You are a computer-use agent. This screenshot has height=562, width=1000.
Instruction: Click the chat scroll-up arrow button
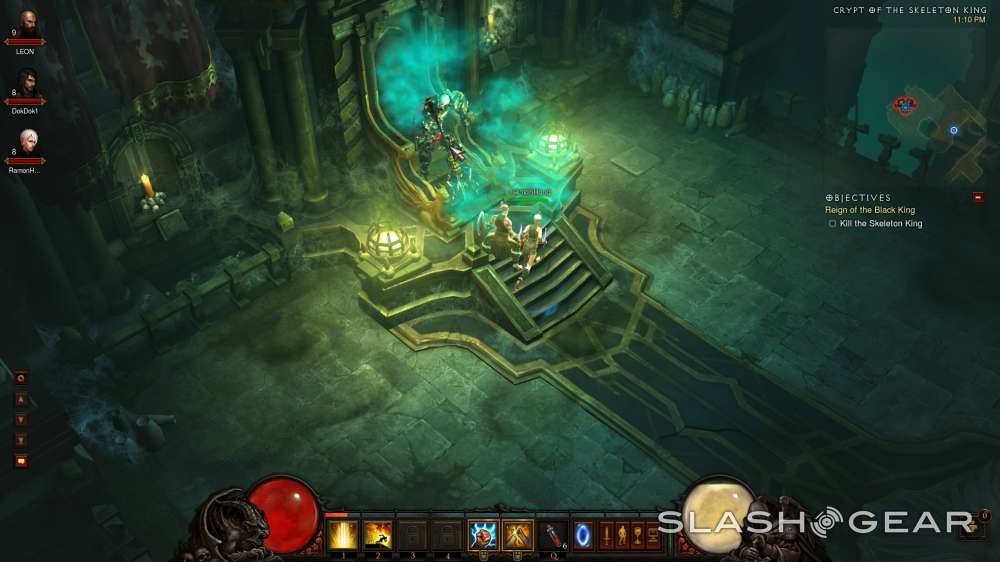point(20,400)
